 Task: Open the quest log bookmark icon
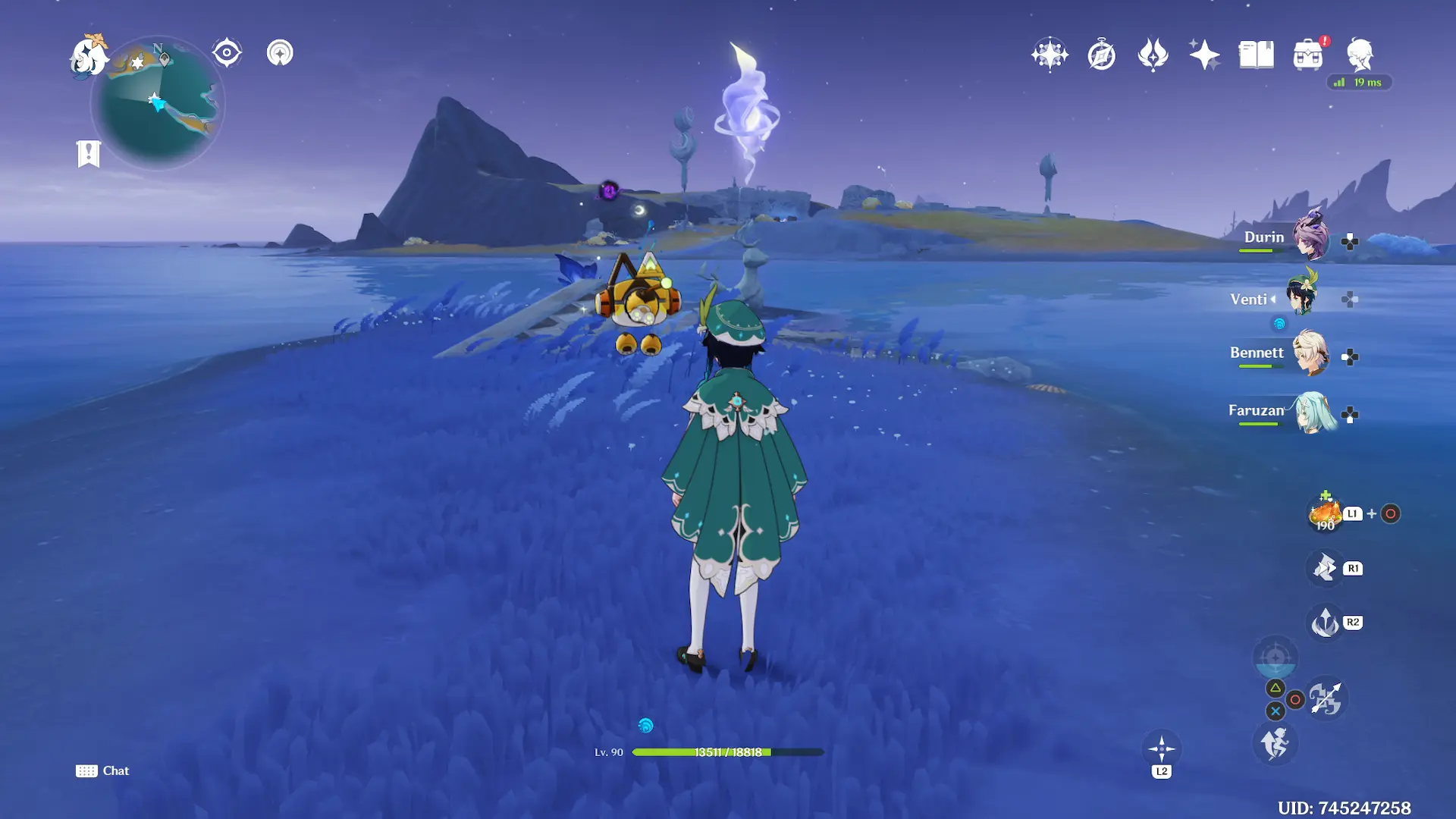89,153
